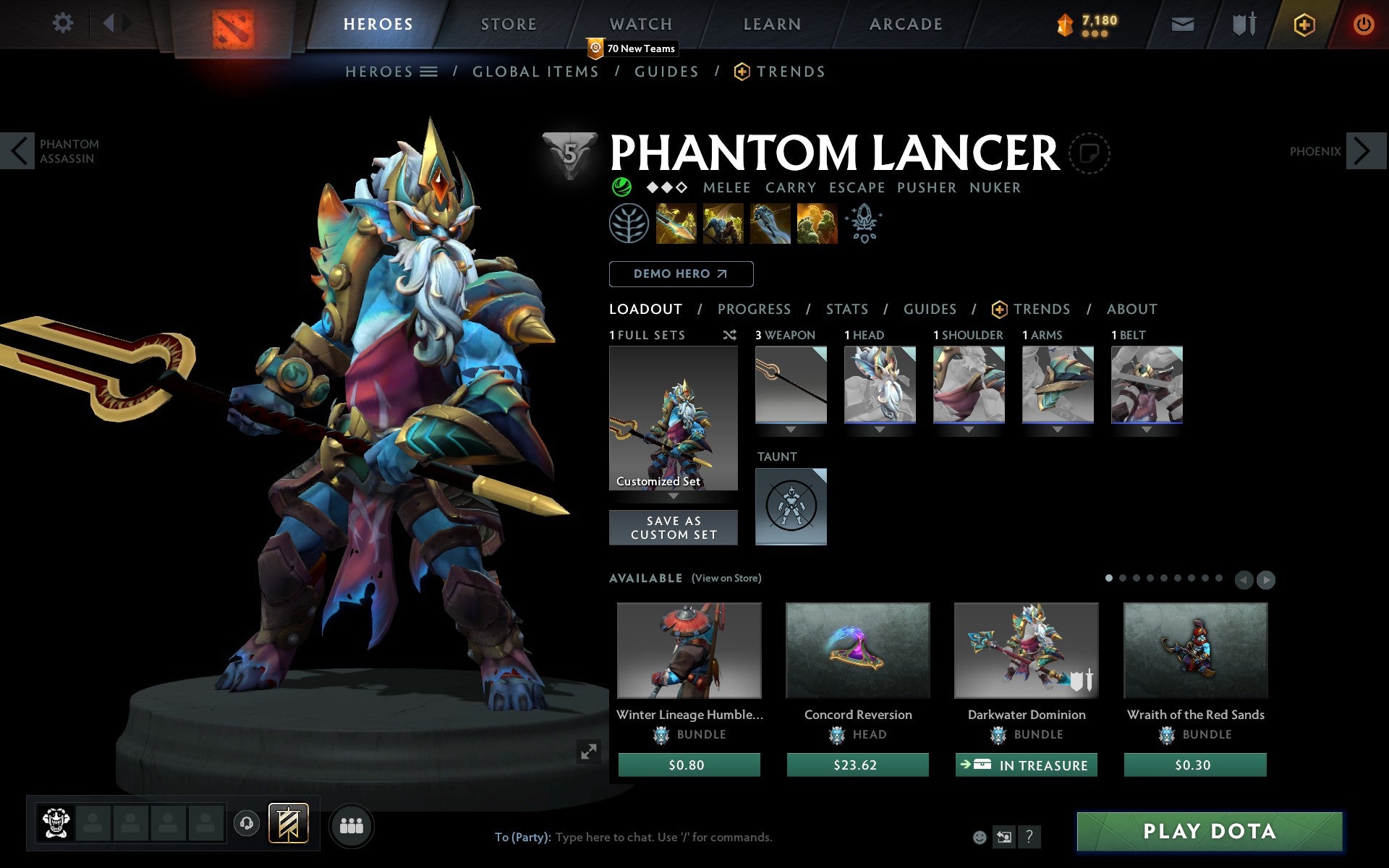Select the Concord Reversion head thumbnail

point(857,650)
